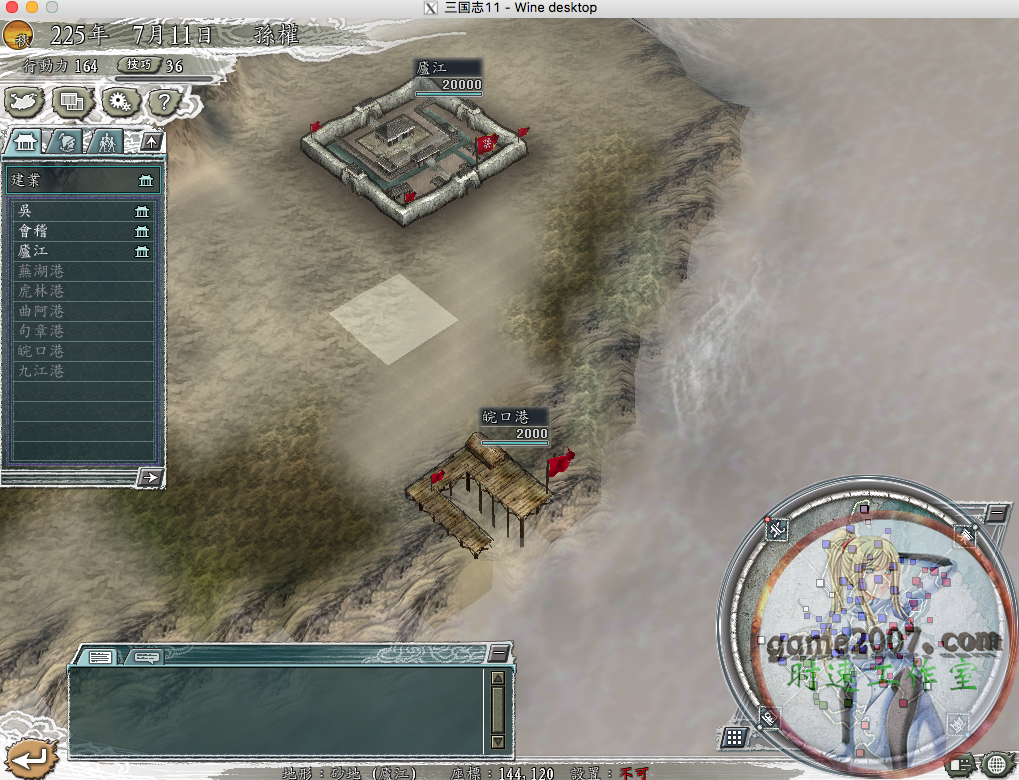Viewport: 1019px width, 780px height.
Task: Switch to the officer figures tab
Action: pyautogui.click(x=105, y=142)
